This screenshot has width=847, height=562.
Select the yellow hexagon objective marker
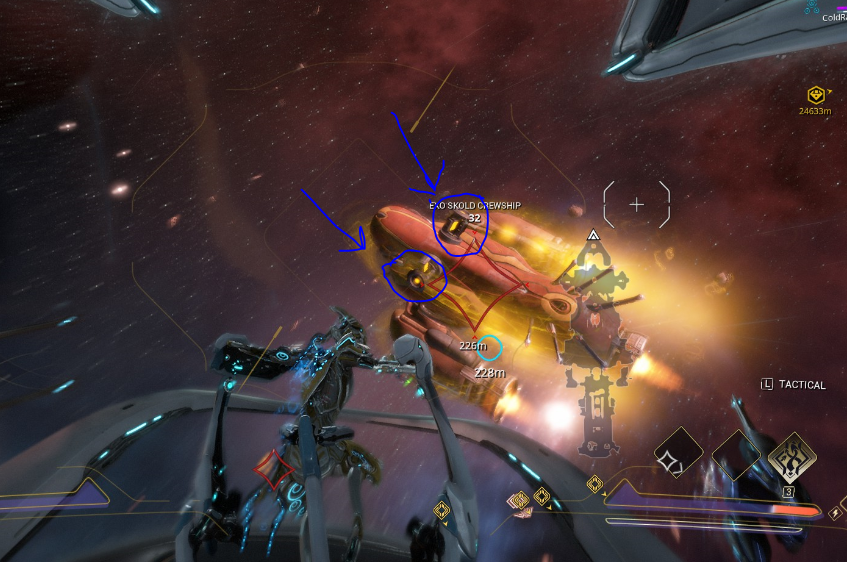click(x=817, y=95)
